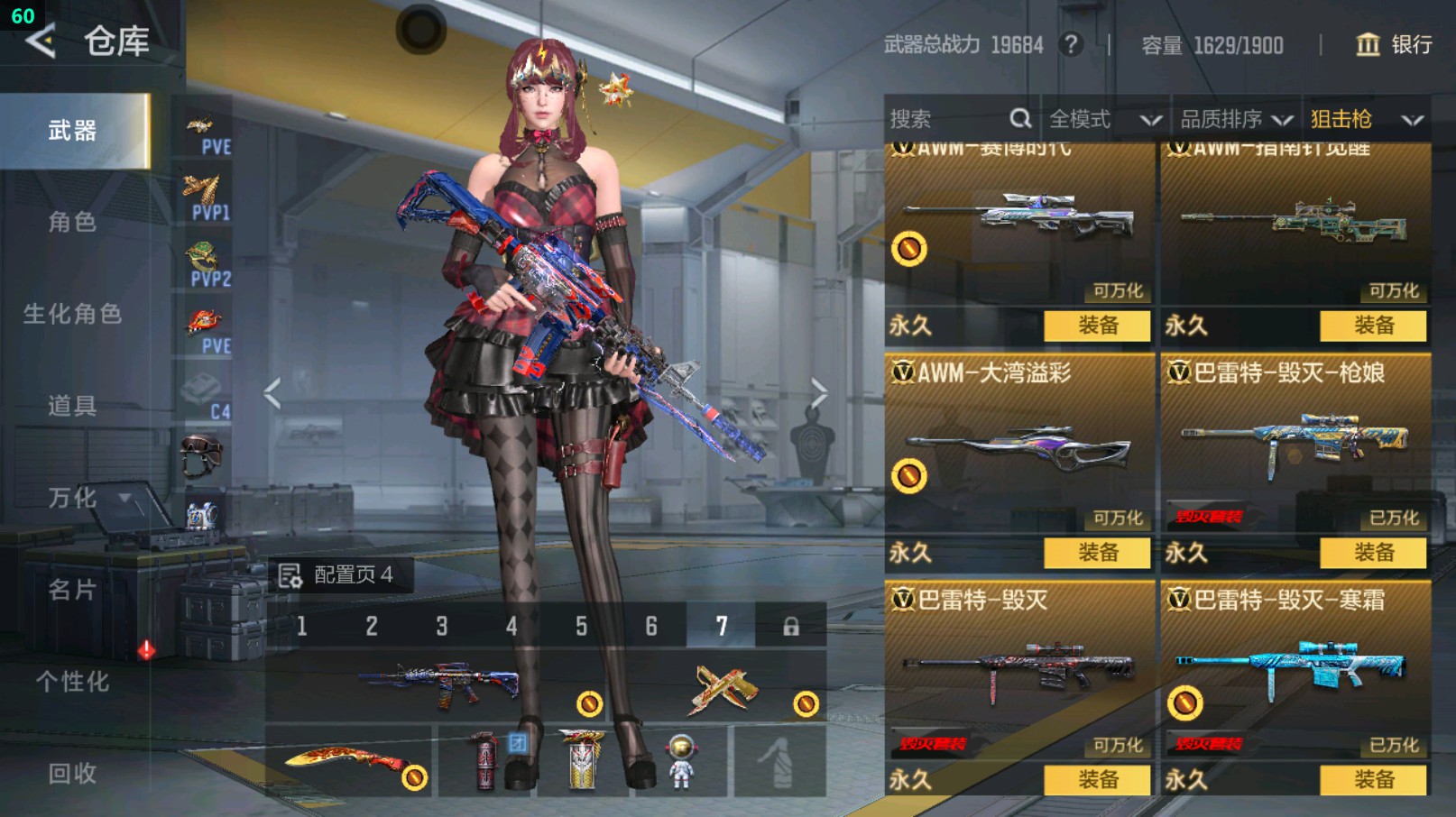Equip the 巴雷特-毁灭-寒霜 rifle
The image size is (1456, 817).
click(1373, 779)
